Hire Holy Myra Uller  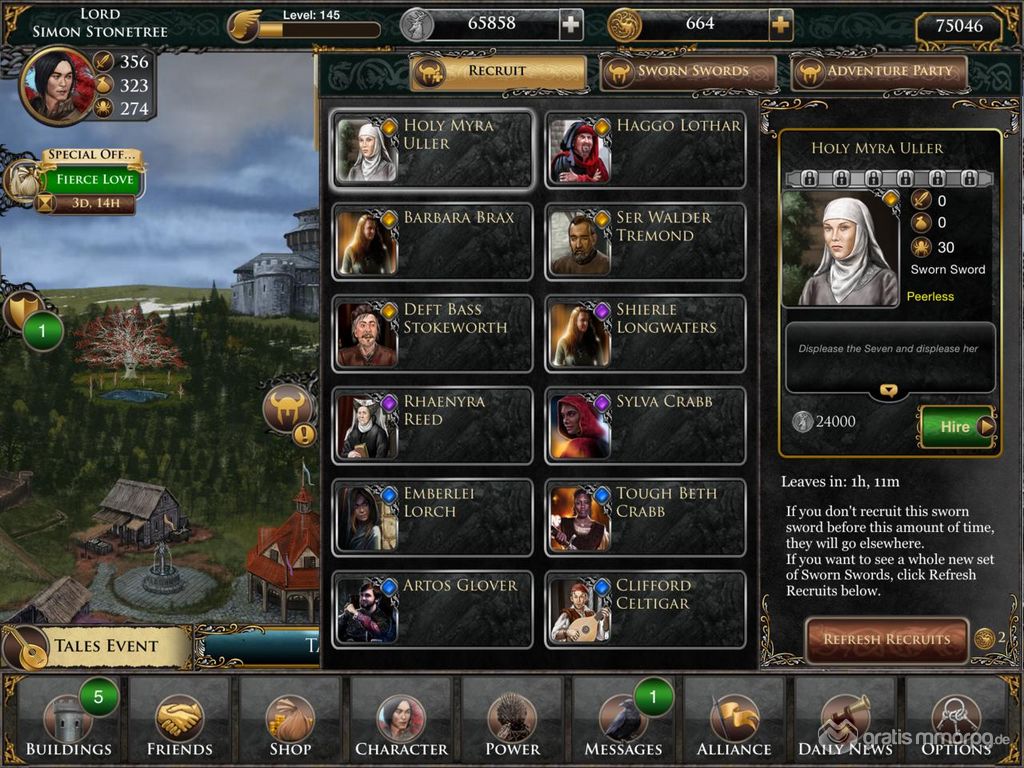click(x=956, y=427)
